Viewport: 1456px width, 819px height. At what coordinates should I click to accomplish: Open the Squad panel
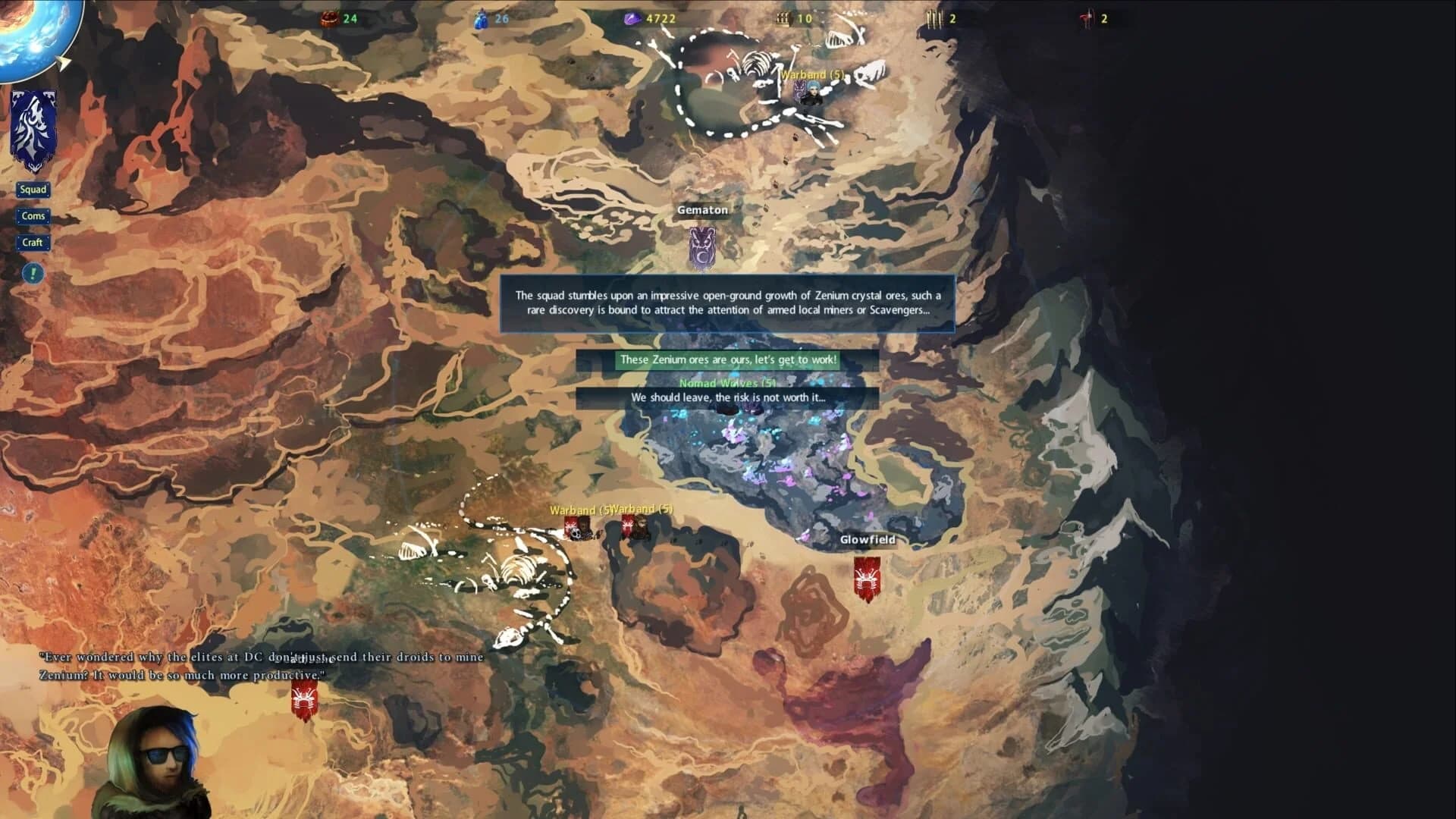(x=33, y=190)
